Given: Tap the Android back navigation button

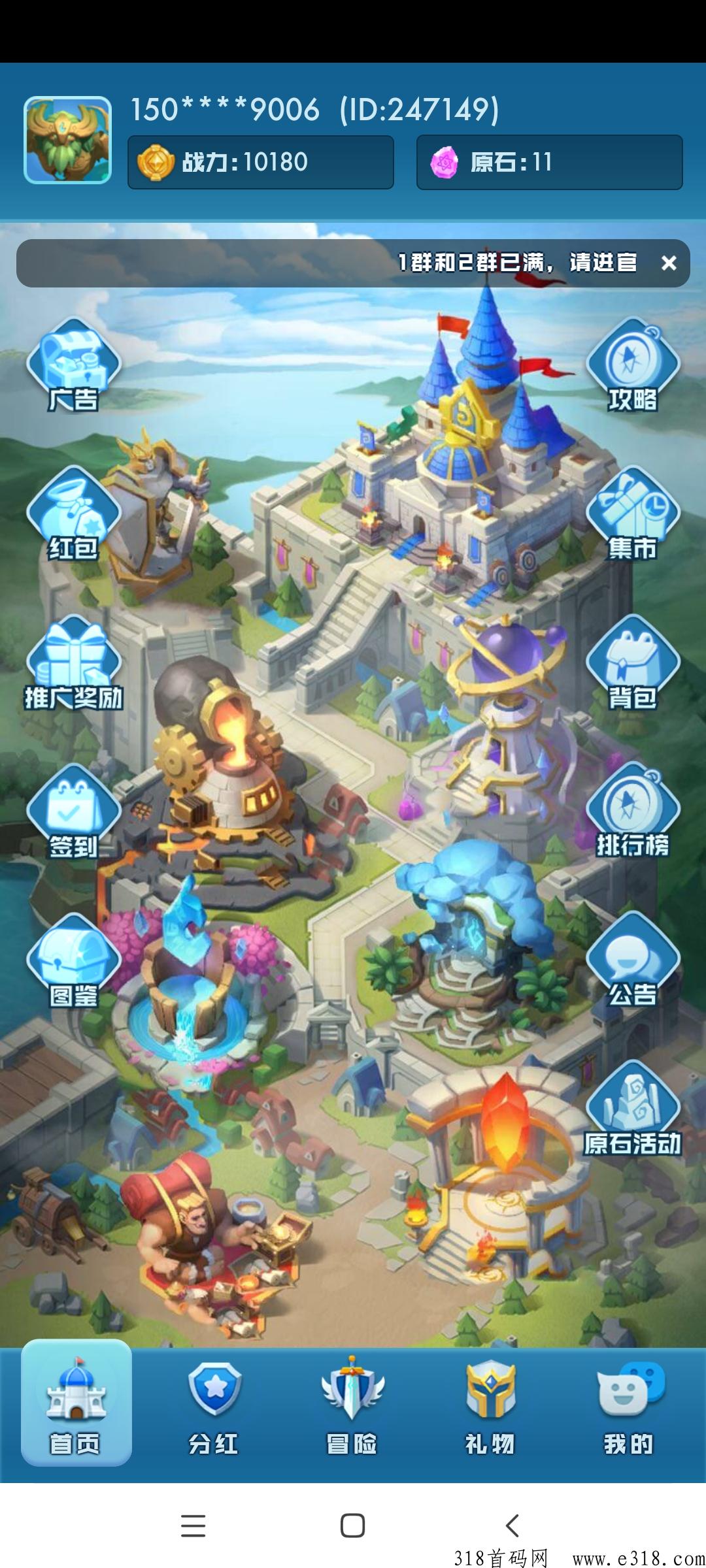Looking at the screenshot, I should tap(513, 1526).
